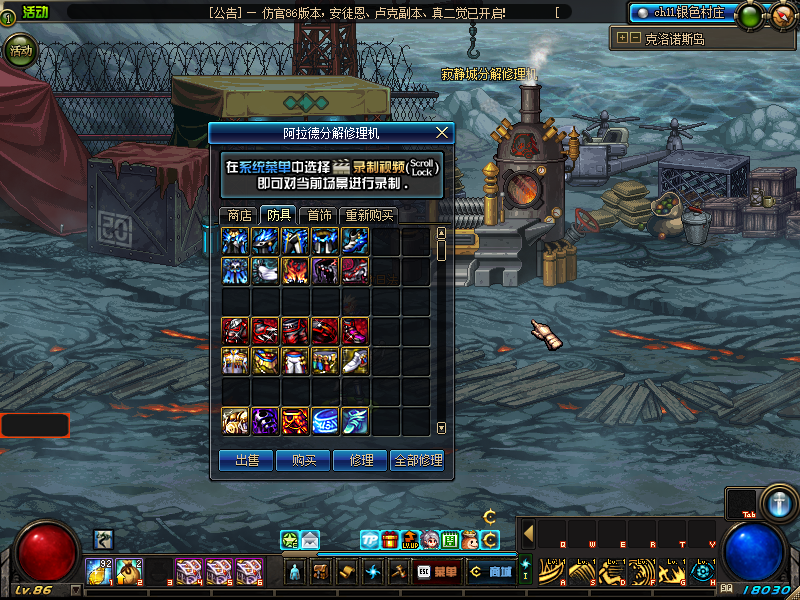The height and width of the screenshot is (600, 800).
Task: Open the 商城 cash shop button
Action: pyautogui.click(x=490, y=572)
